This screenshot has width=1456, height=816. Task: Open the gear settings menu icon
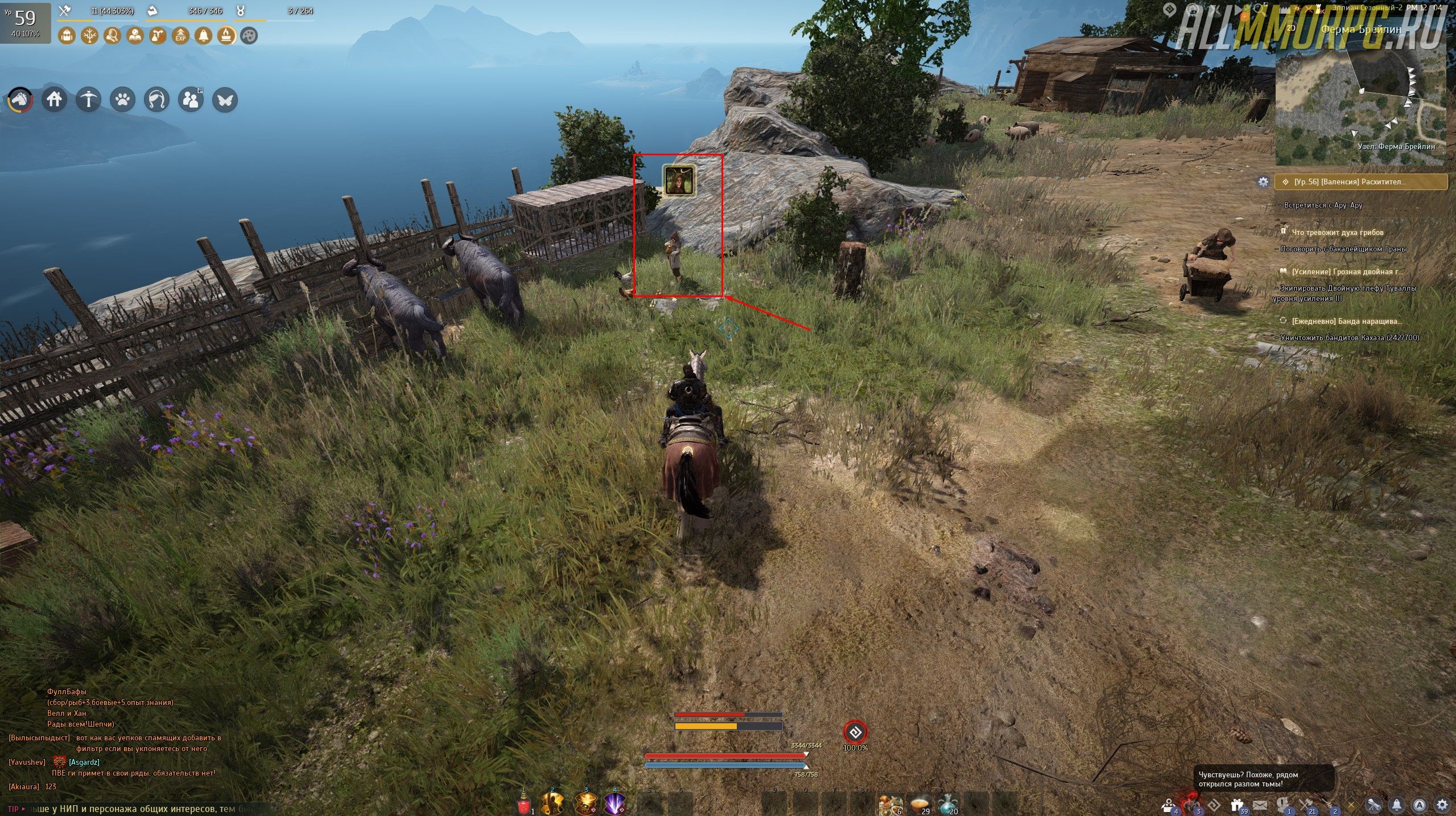pyautogui.click(x=1442, y=805)
